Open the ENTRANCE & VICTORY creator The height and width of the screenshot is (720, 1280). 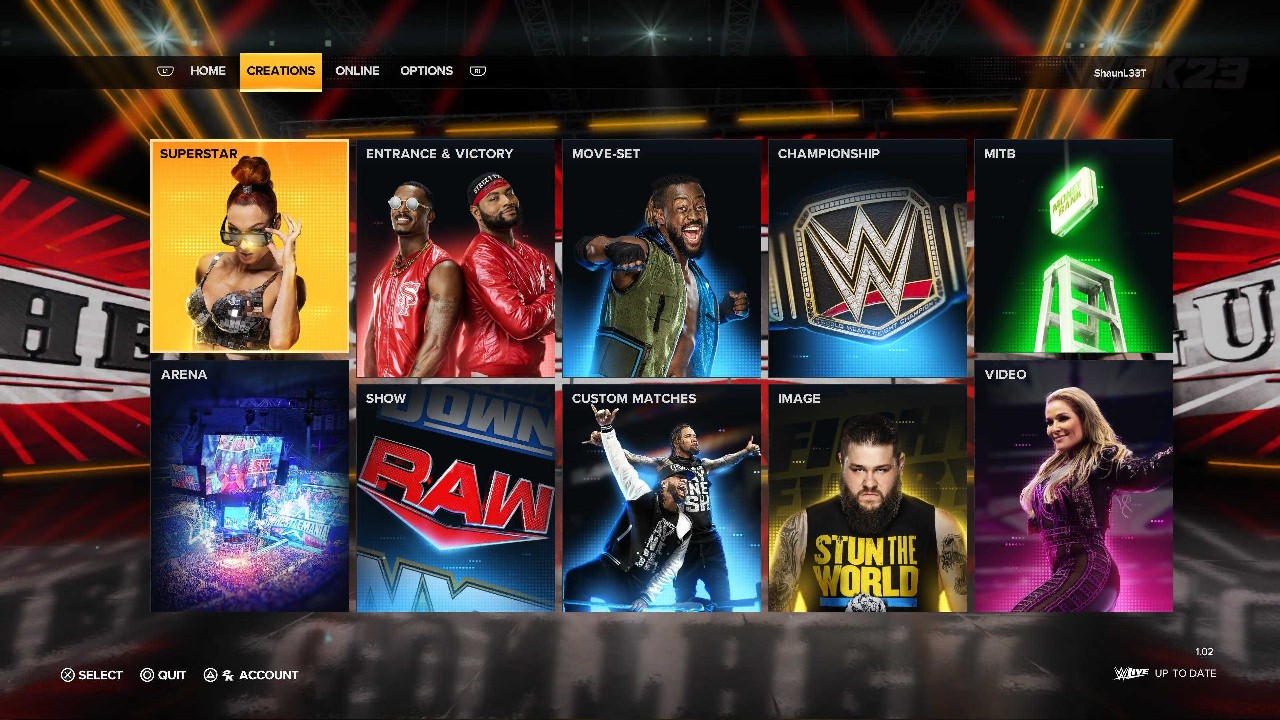point(455,257)
